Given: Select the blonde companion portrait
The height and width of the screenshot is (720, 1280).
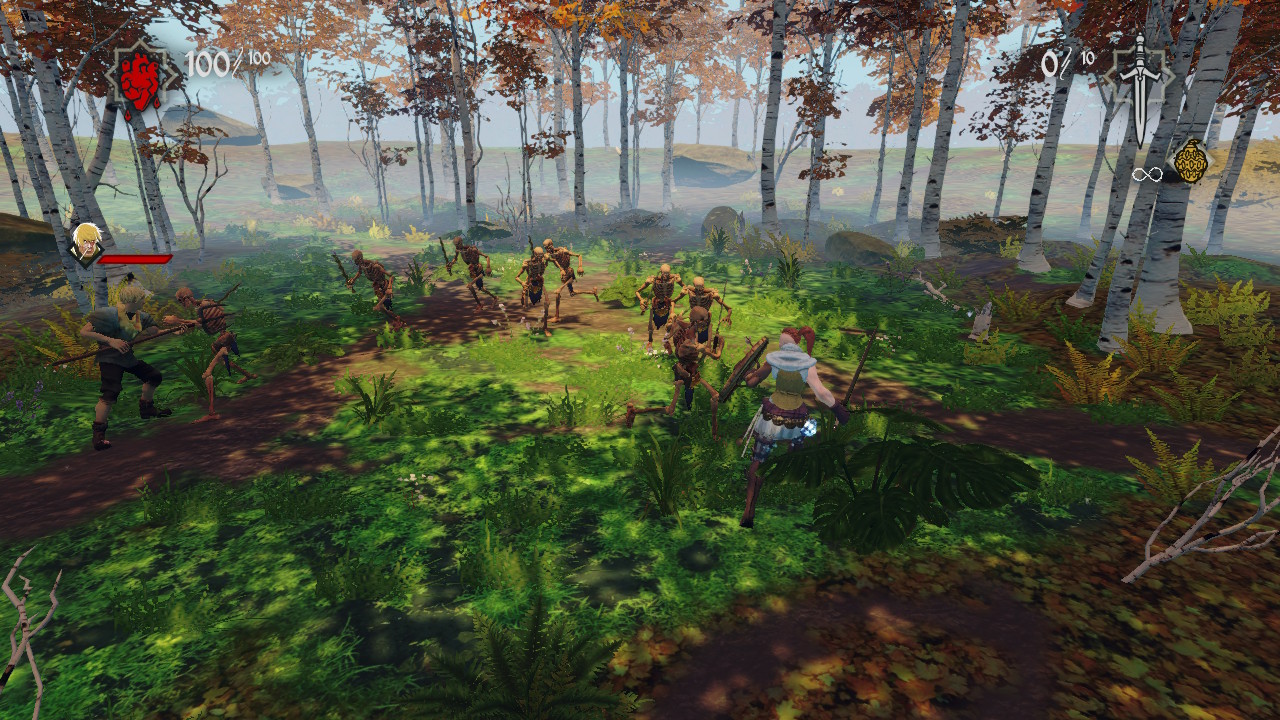Looking at the screenshot, I should click(86, 243).
